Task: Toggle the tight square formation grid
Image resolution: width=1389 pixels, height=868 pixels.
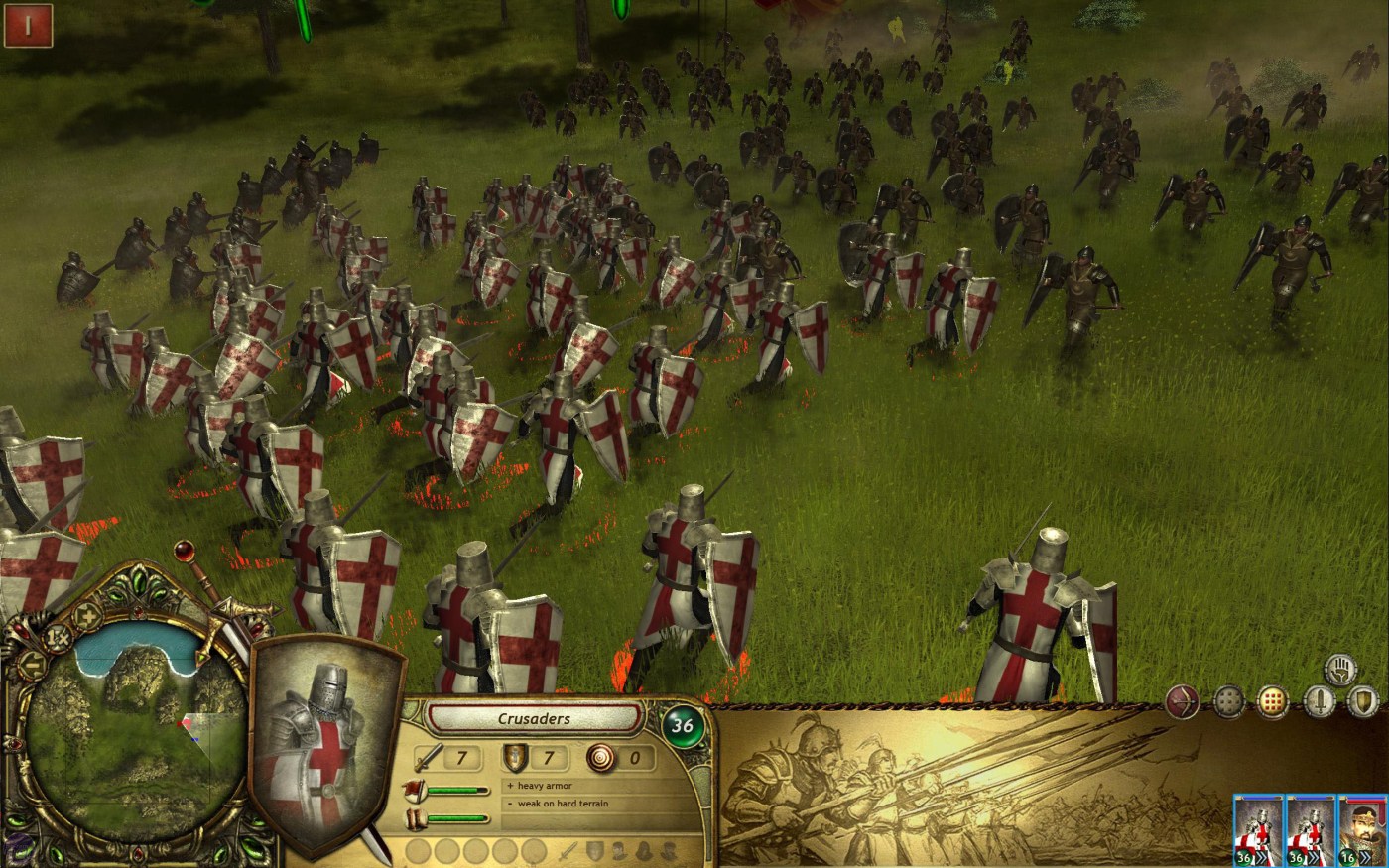Action: coord(1271,702)
